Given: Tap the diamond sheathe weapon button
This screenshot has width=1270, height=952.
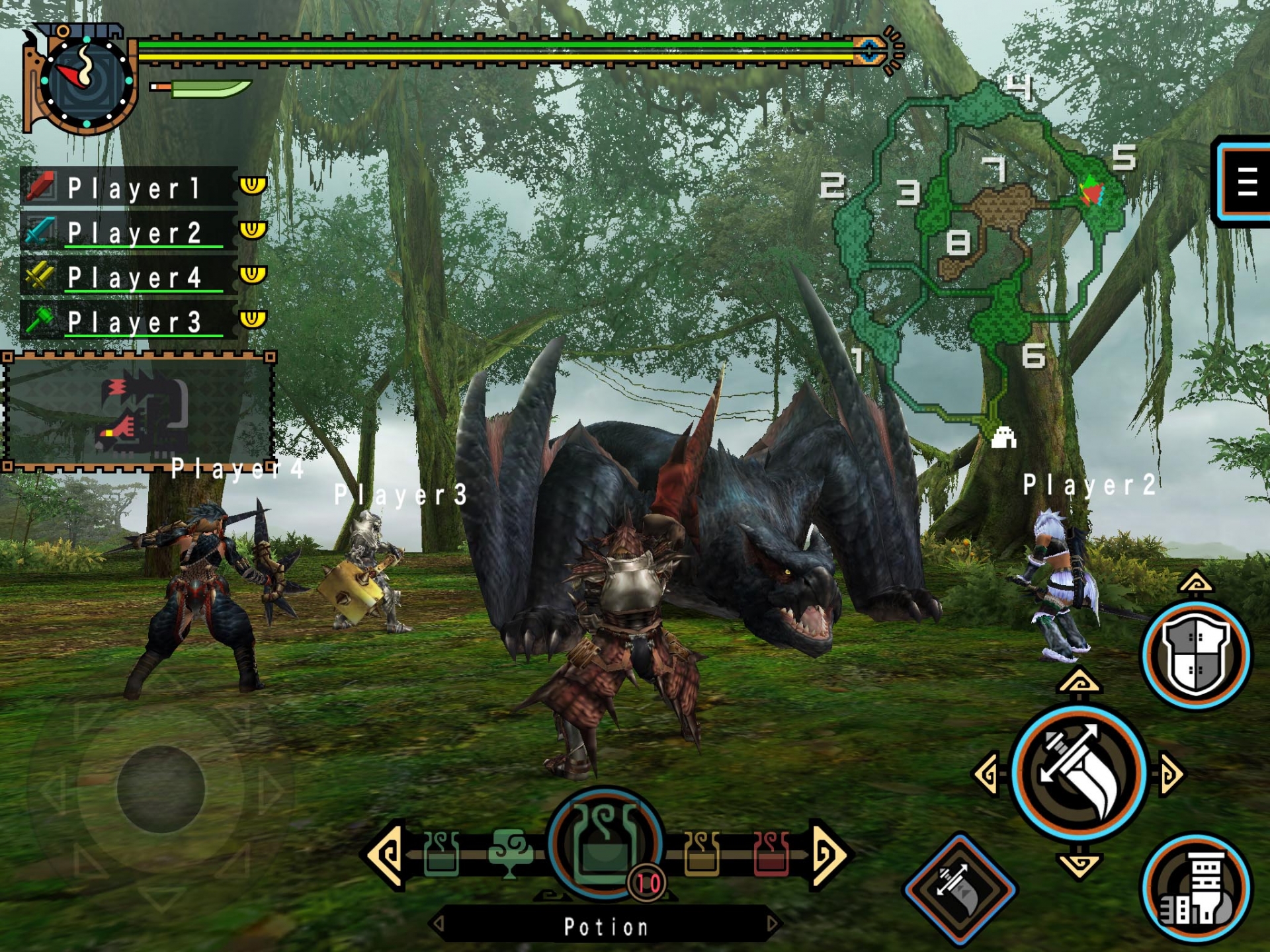Looking at the screenshot, I should (x=960, y=888).
